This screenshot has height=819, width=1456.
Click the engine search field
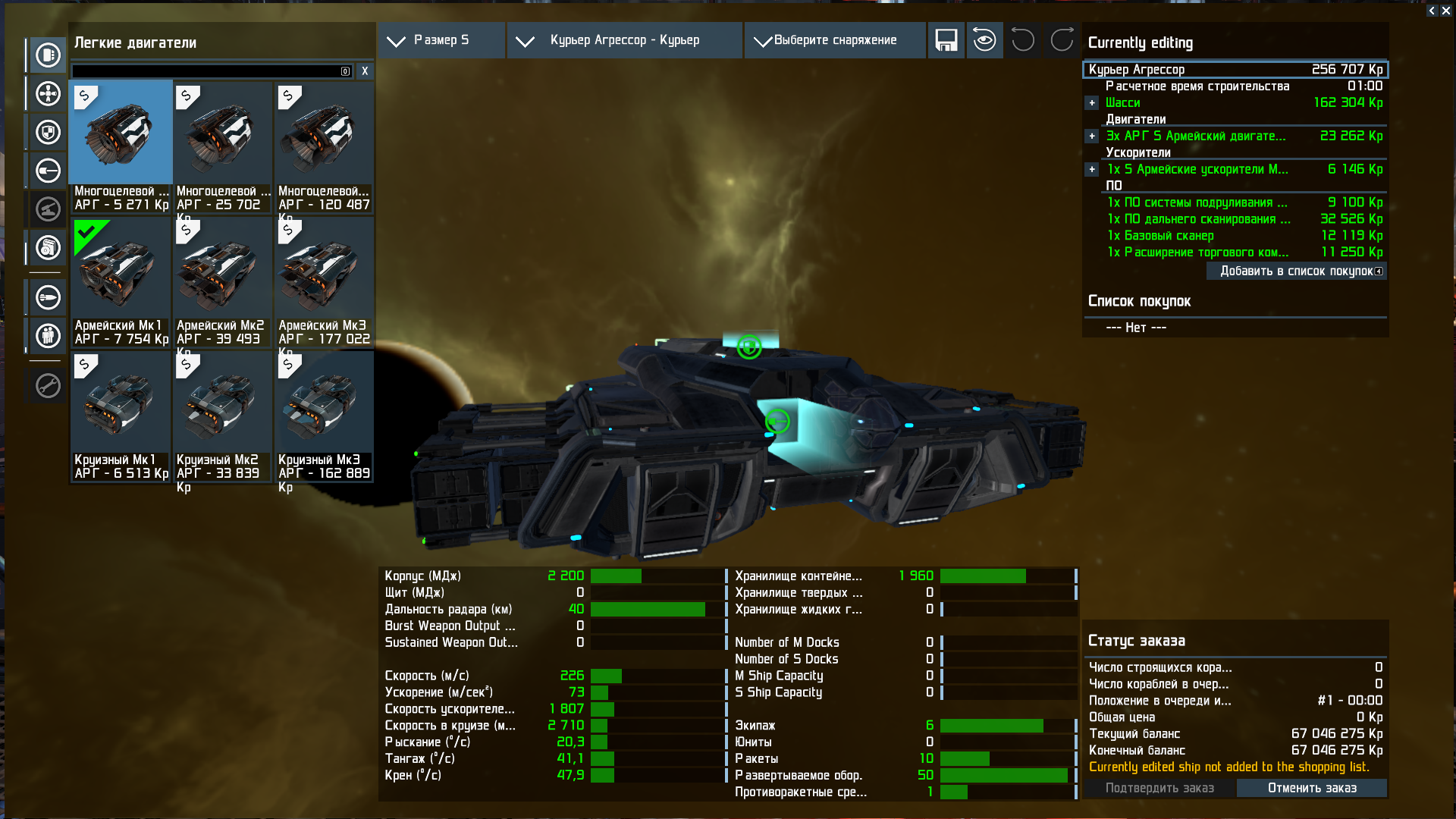tap(206, 71)
